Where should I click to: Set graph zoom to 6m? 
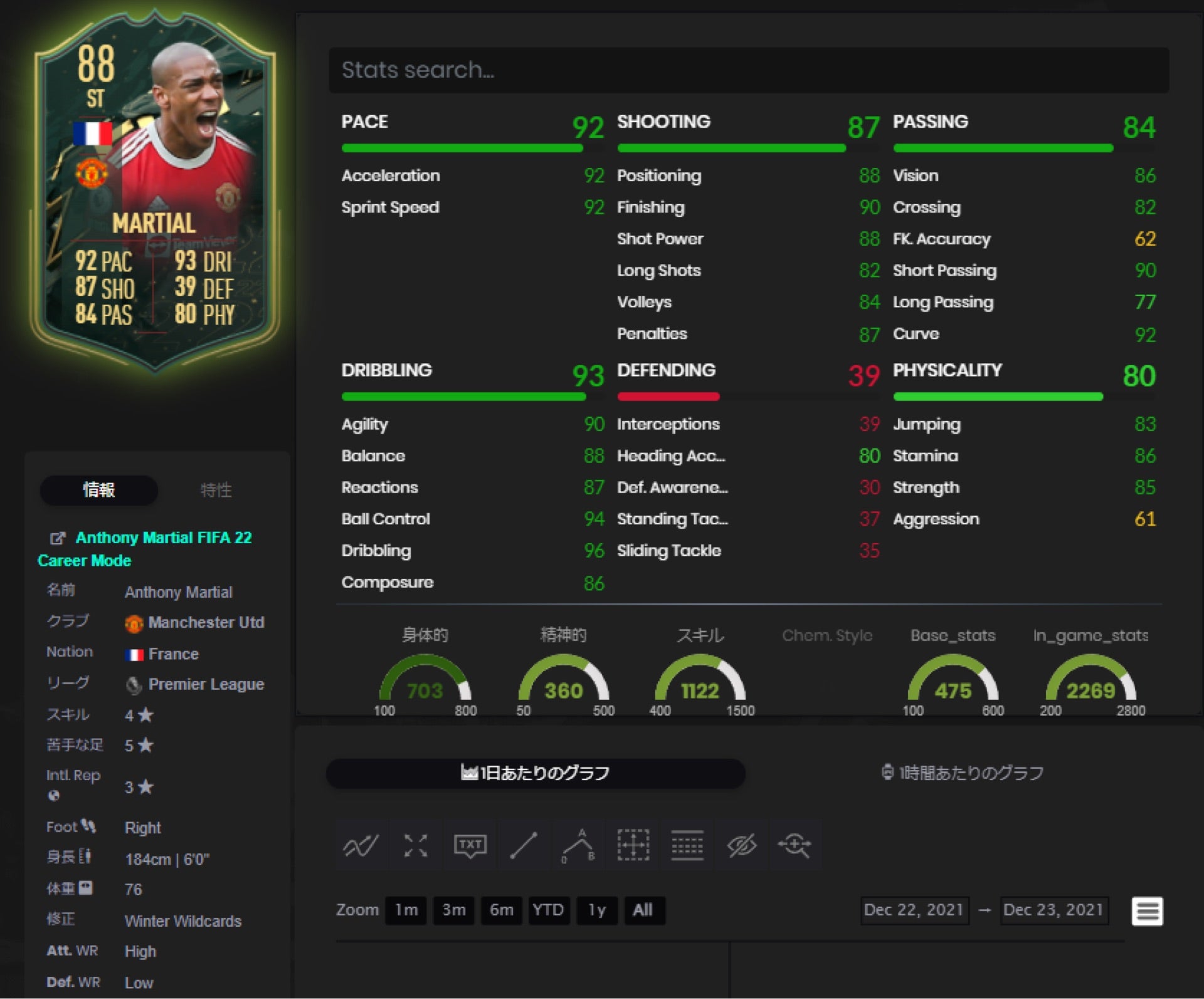point(501,910)
